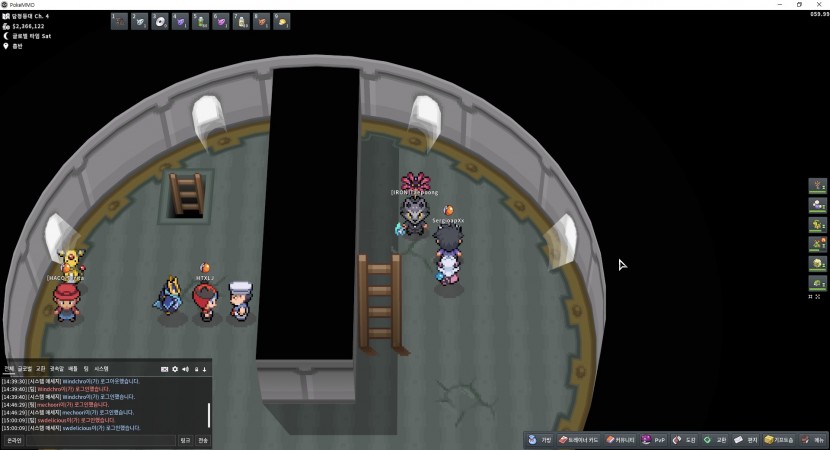830x450 pixels.
Task: Use hotbar slot 3, the disc item
Action: tap(160, 21)
